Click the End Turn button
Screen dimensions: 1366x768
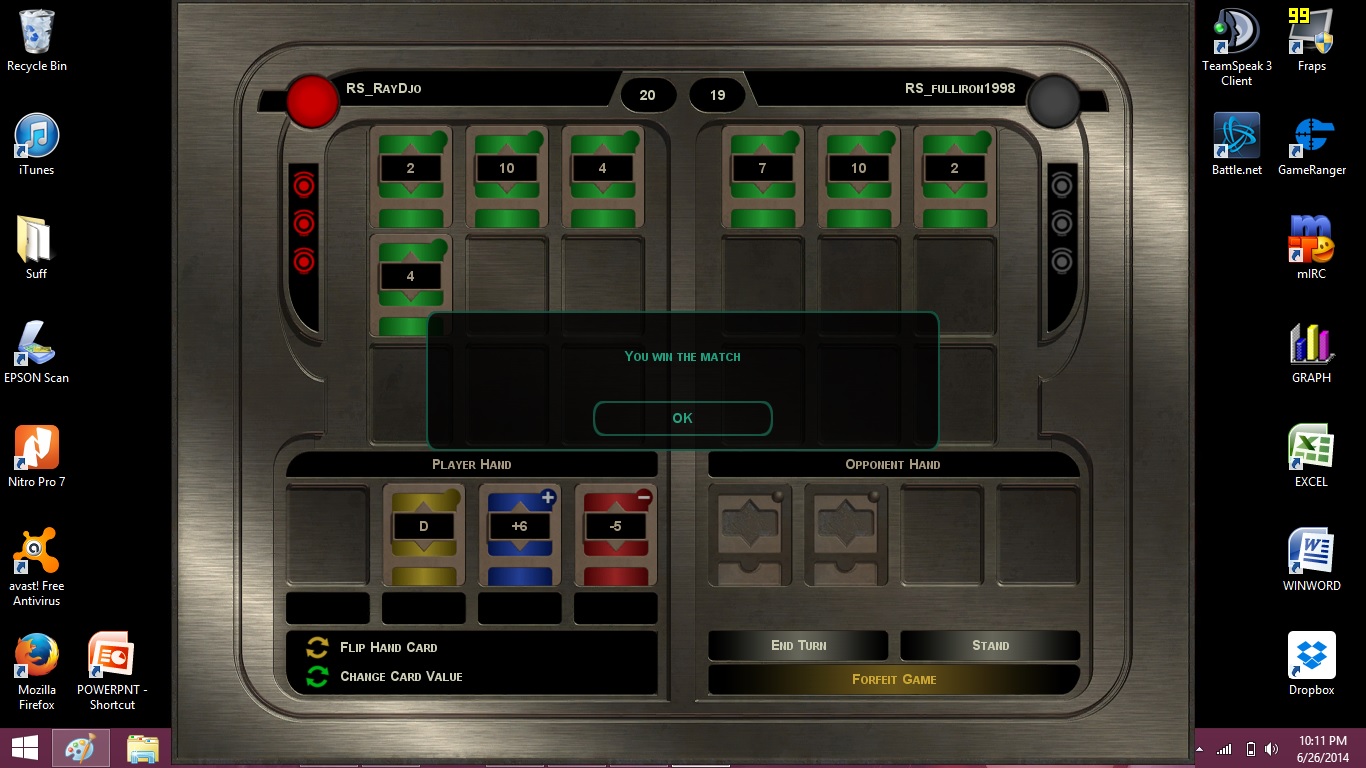click(x=798, y=645)
